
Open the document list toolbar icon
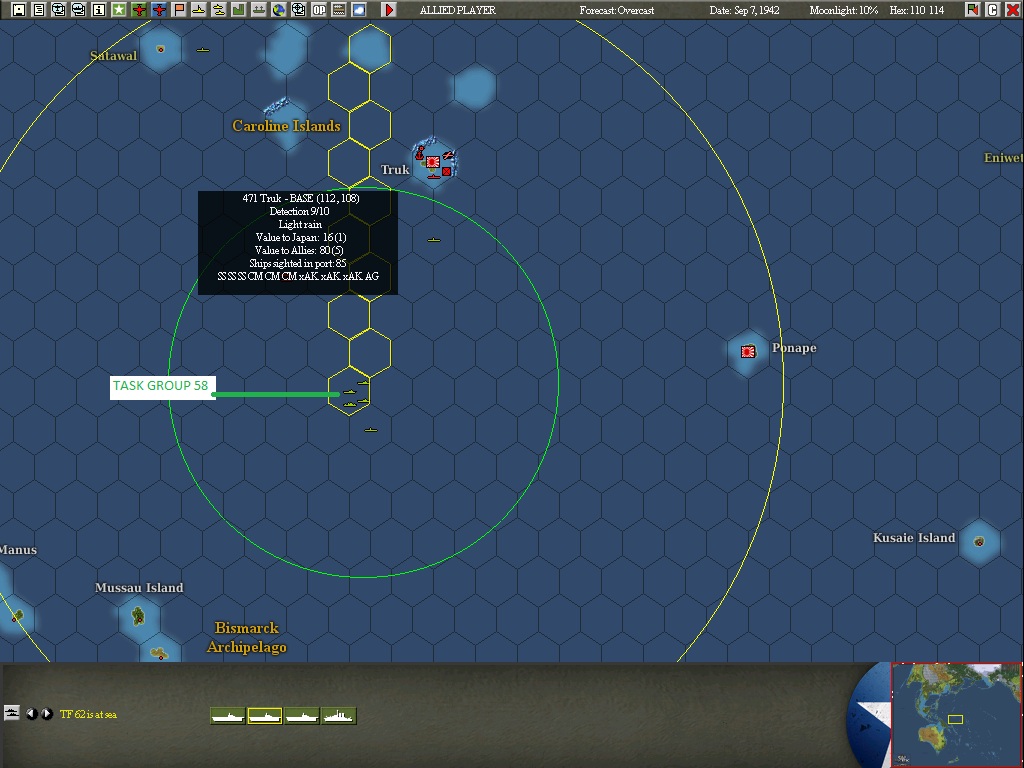(39, 10)
